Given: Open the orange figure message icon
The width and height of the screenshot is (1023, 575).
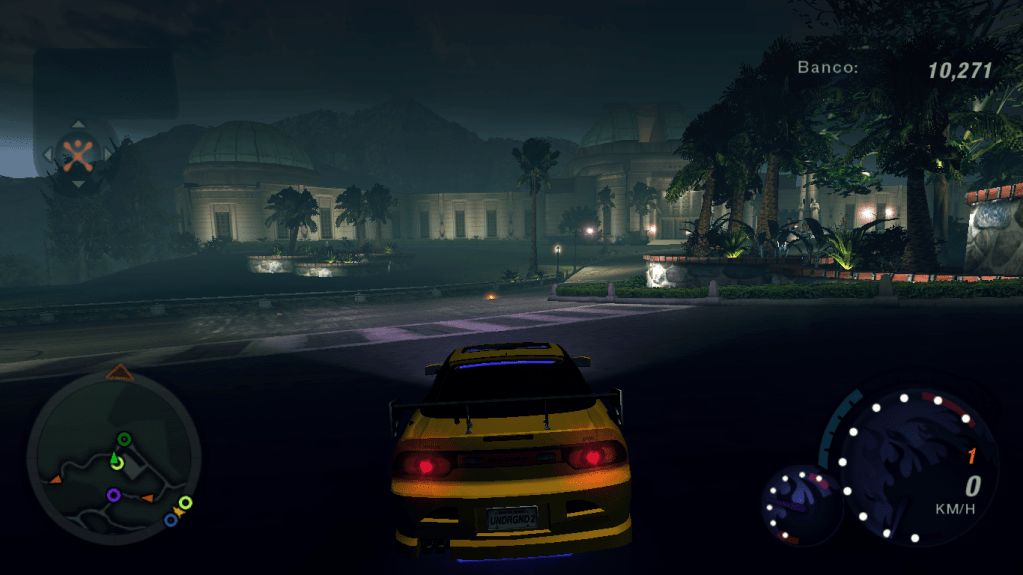Looking at the screenshot, I should (77, 154).
